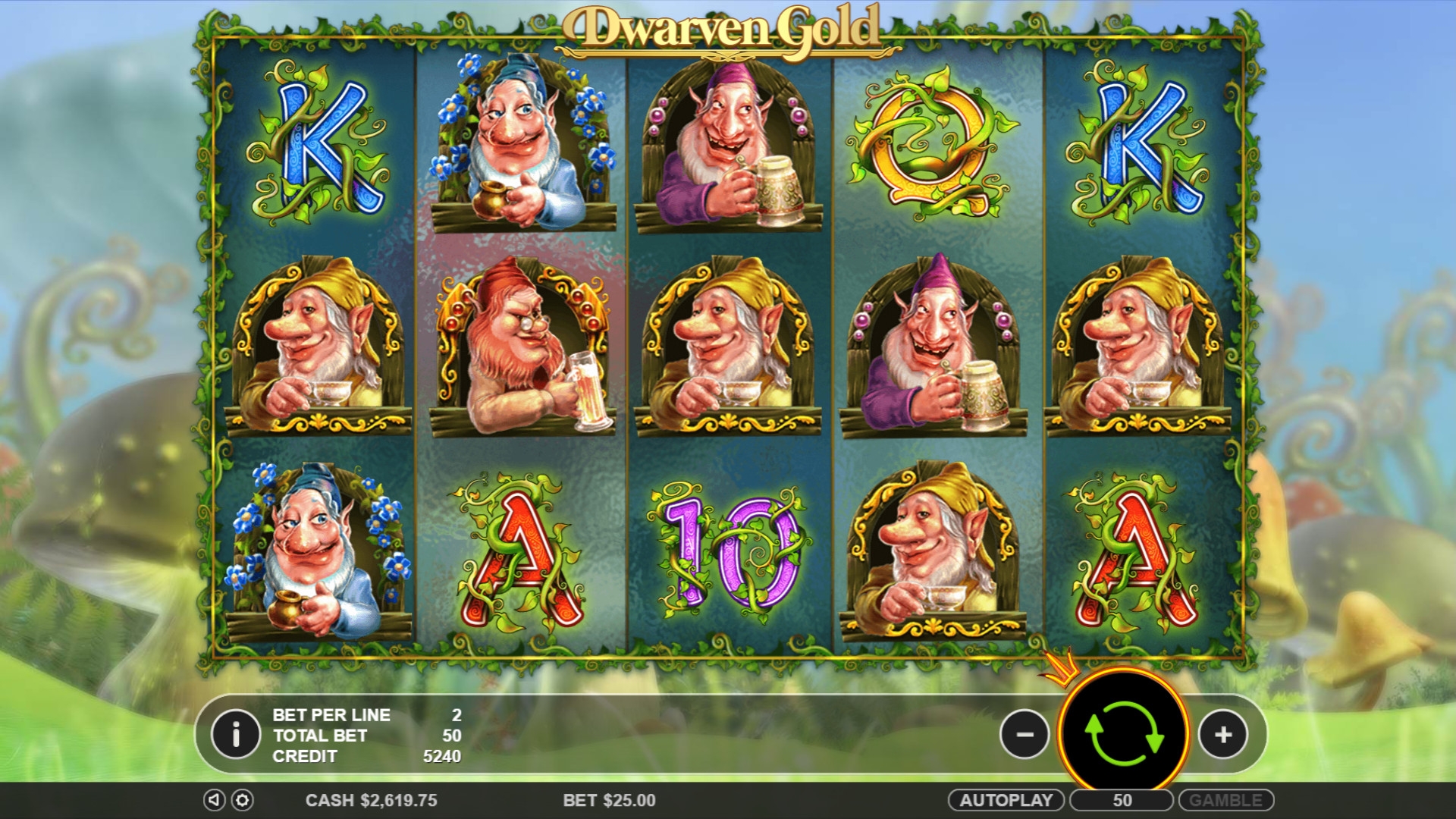Spin the reels with the green arrows button

1123,733
